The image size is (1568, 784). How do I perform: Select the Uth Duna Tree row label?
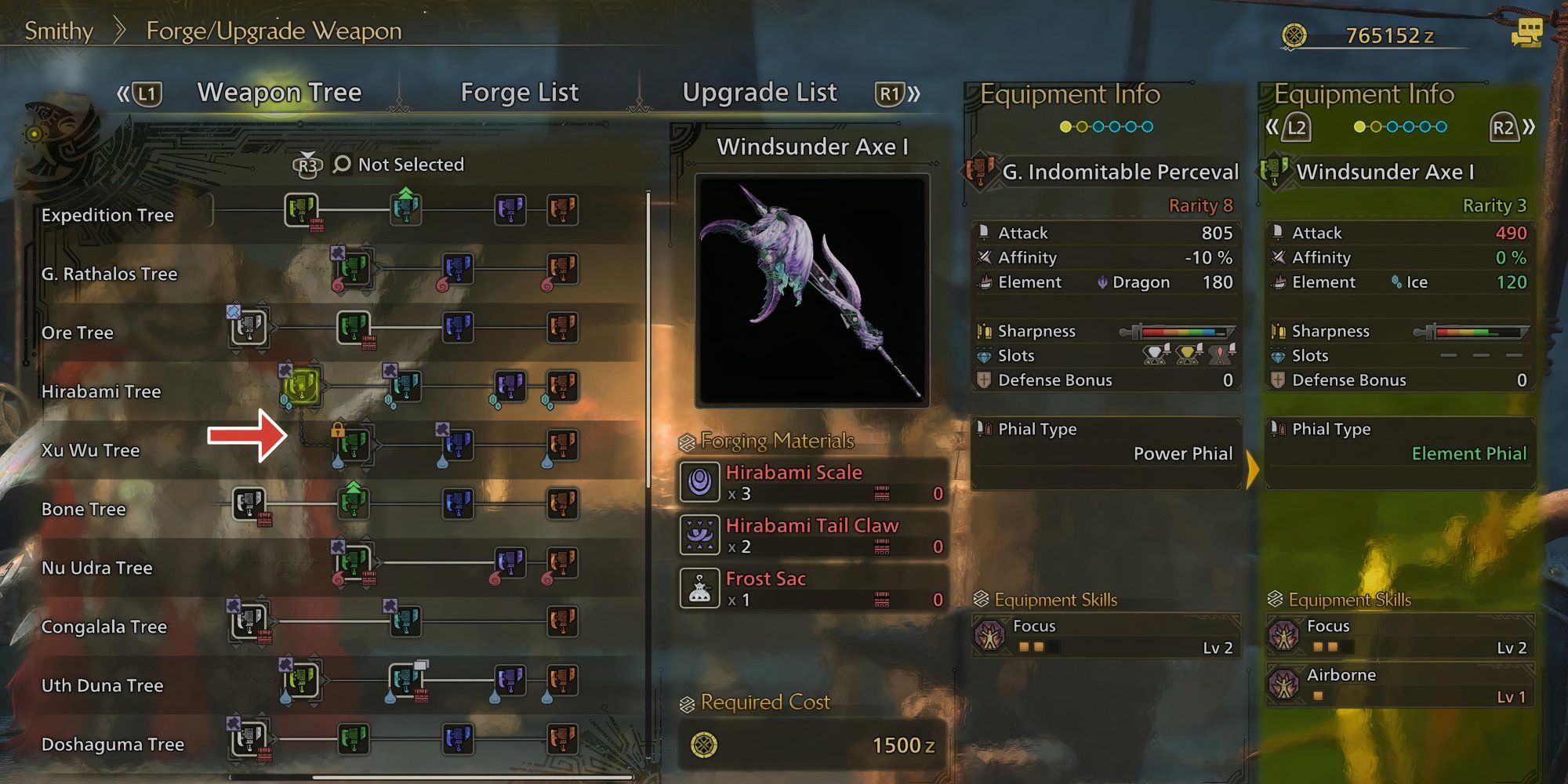point(102,685)
